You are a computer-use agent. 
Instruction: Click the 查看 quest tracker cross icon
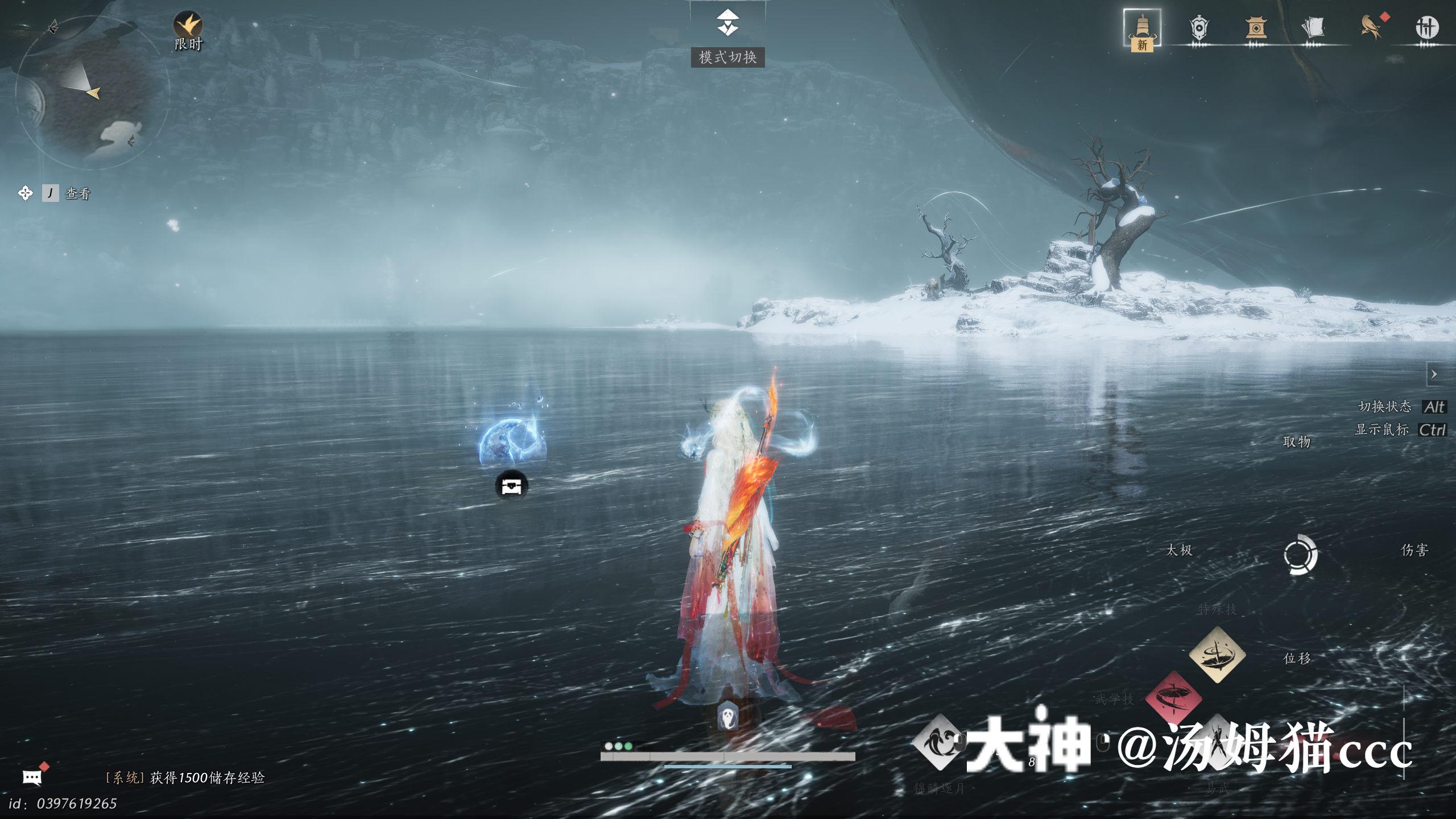tap(25, 193)
